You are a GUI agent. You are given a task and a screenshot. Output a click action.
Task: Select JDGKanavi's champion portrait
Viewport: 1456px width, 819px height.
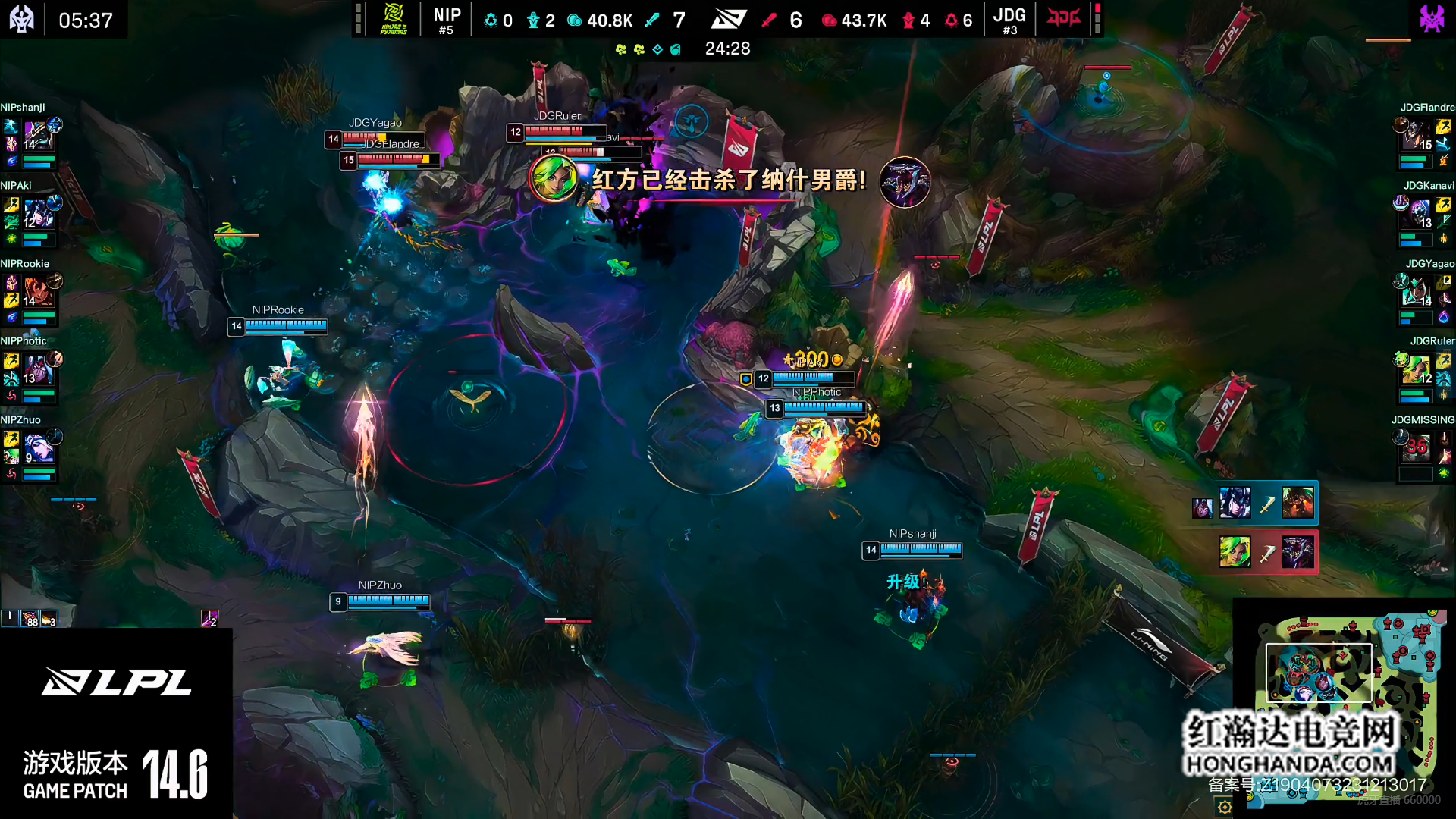pyautogui.click(x=1417, y=213)
